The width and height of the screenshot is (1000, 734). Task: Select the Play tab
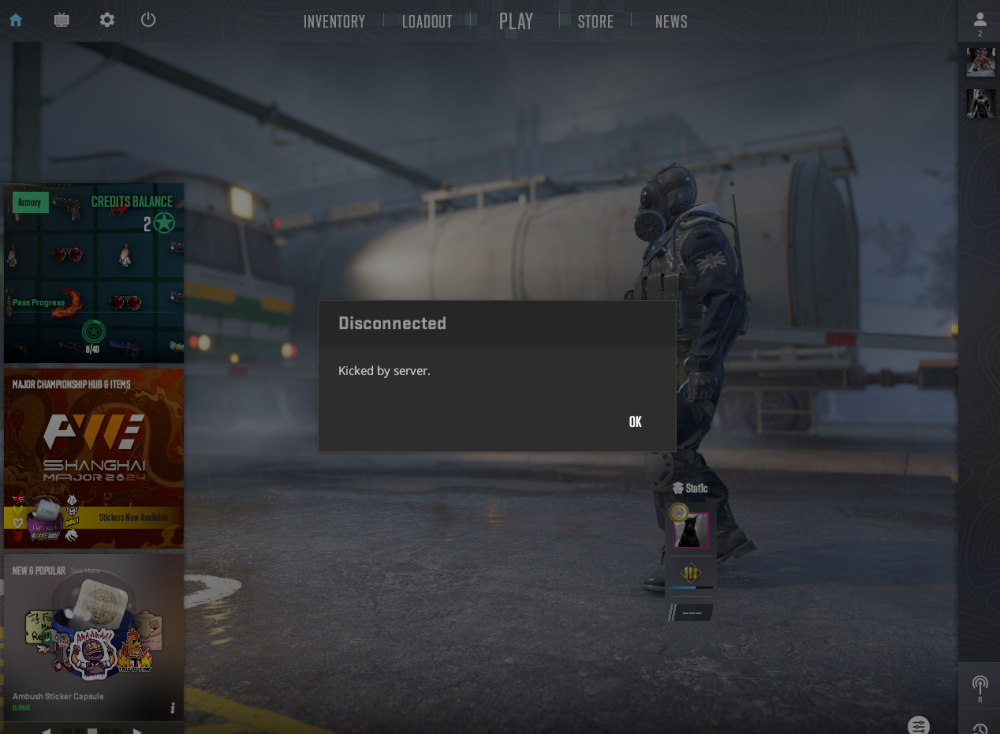pyautogui.click(x=516, y=21)
